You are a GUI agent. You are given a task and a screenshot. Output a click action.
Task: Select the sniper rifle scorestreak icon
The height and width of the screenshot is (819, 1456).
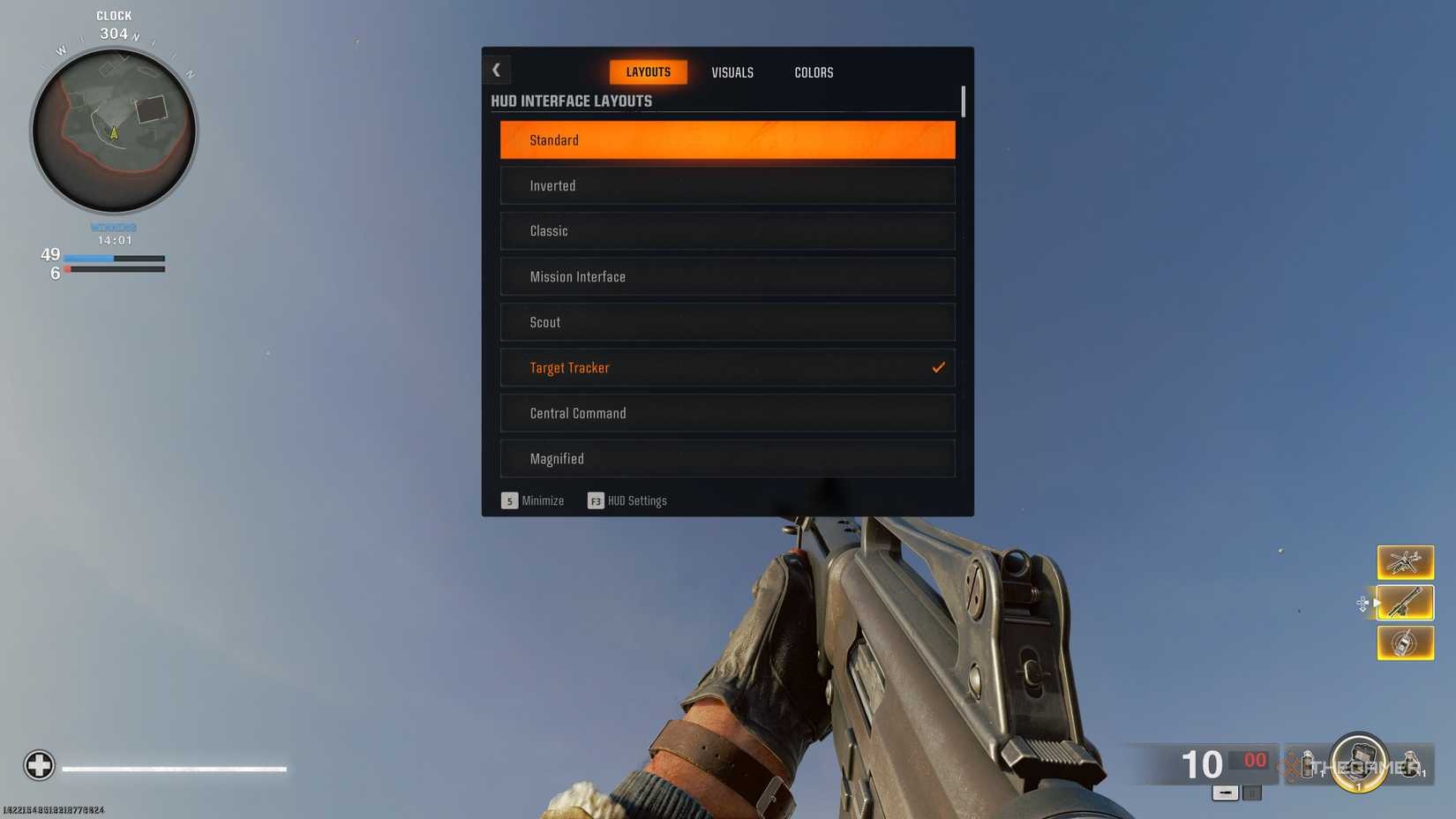(x=1405, y=603)
